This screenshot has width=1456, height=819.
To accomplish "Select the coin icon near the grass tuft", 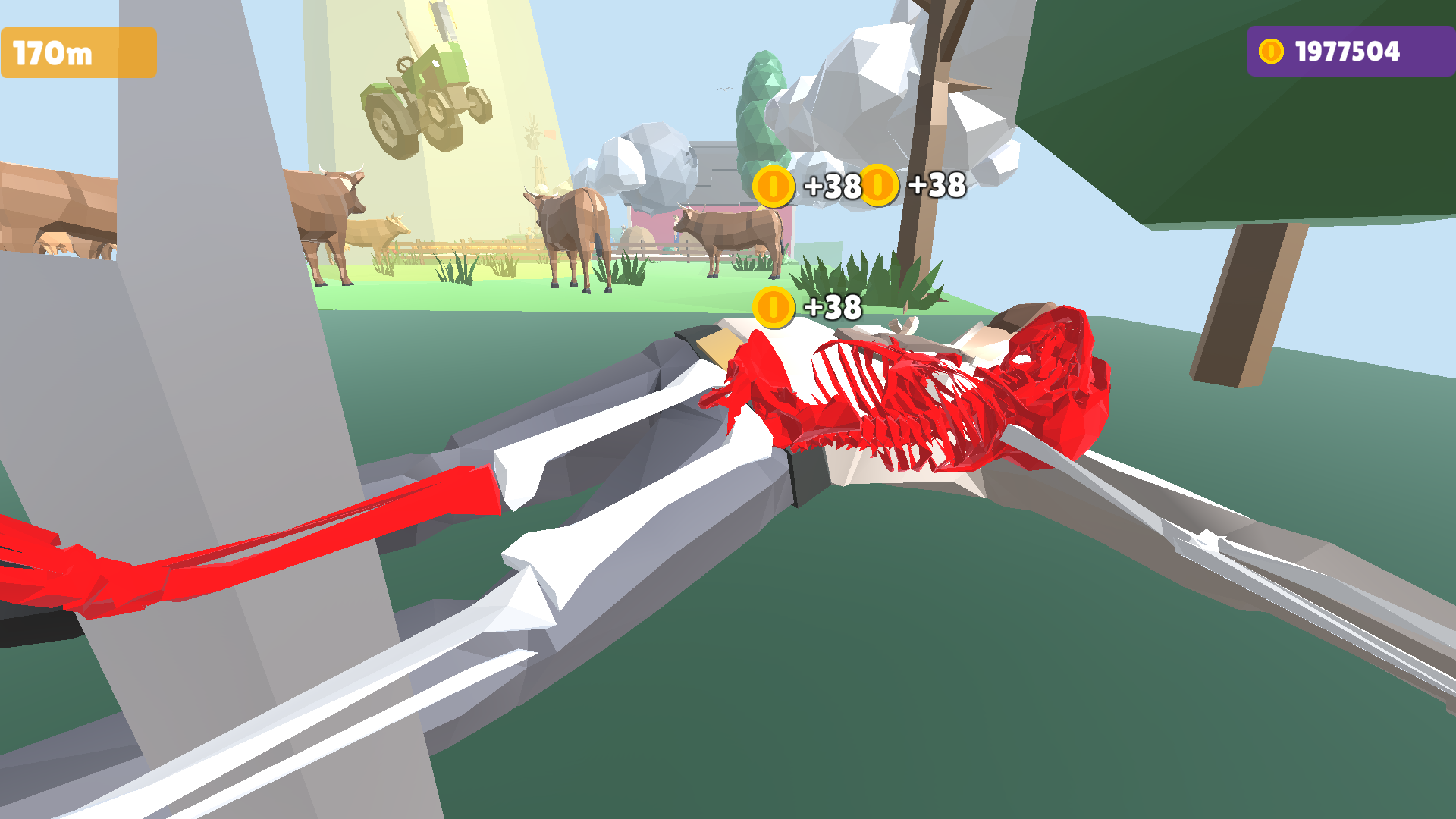I will (773, 308).
